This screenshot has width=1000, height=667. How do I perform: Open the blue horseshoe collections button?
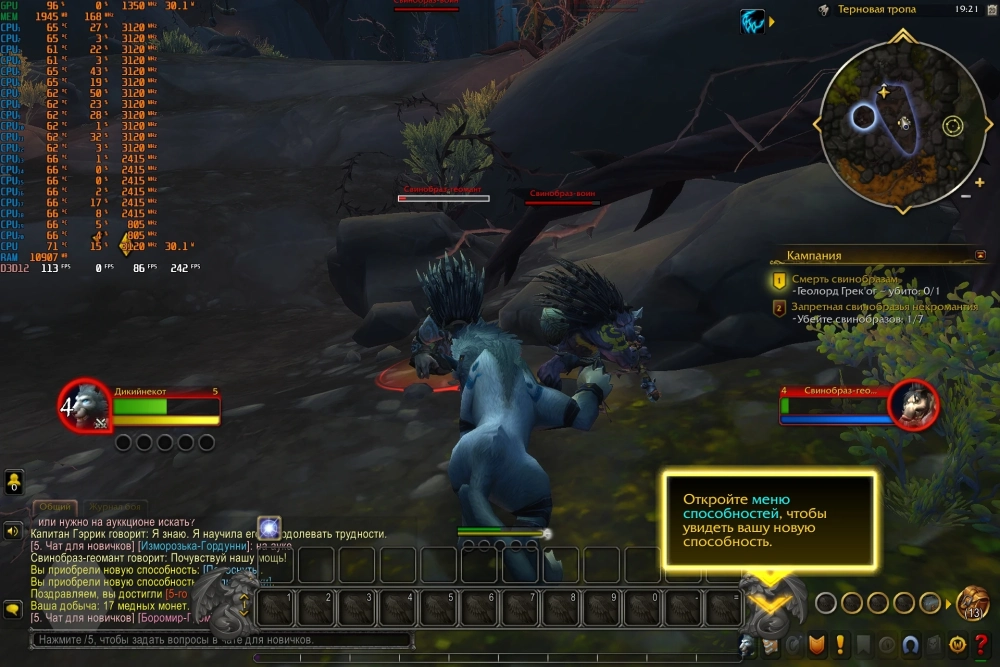910,645
